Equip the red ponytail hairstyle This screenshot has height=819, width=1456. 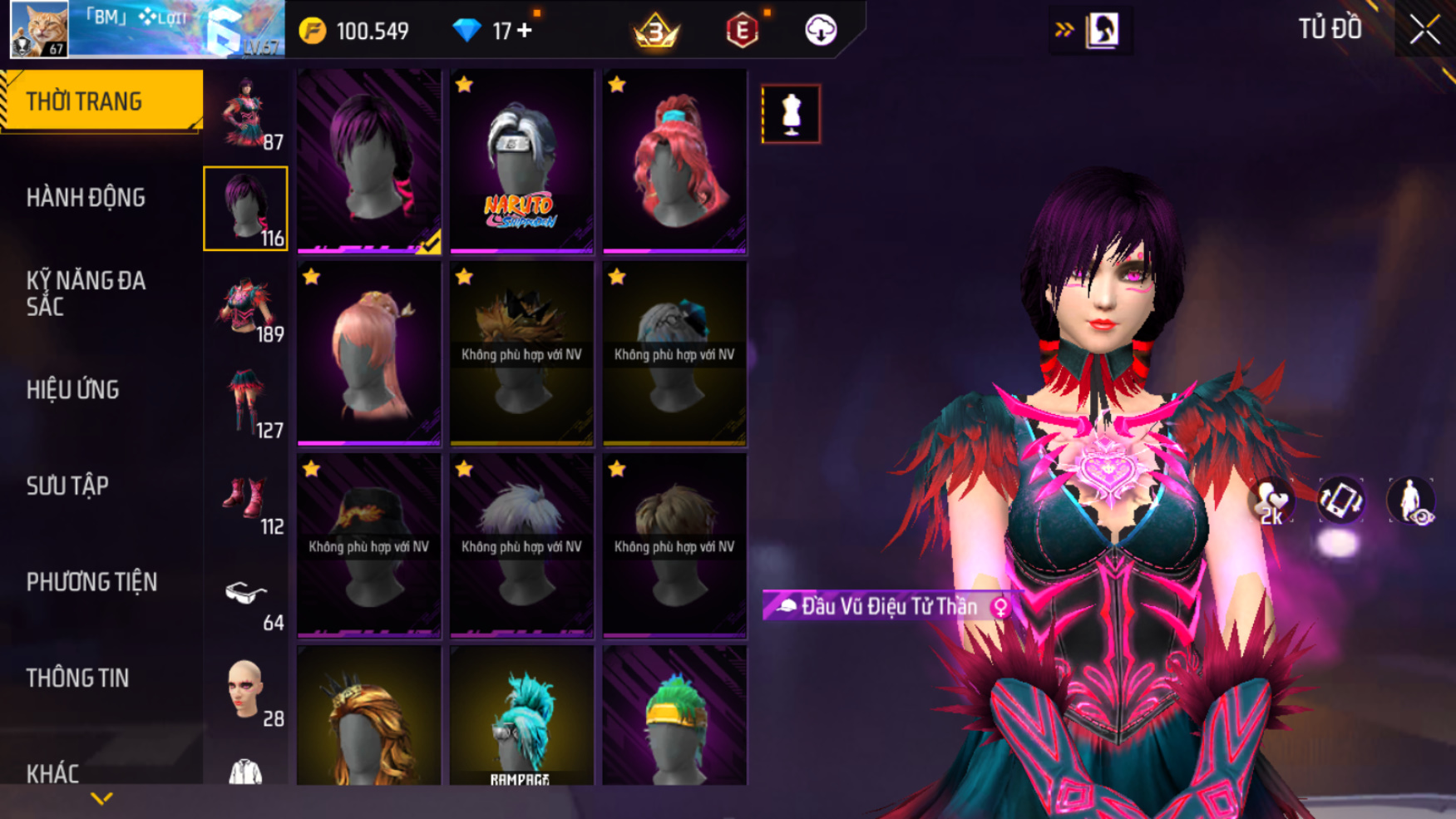(674, 161)
